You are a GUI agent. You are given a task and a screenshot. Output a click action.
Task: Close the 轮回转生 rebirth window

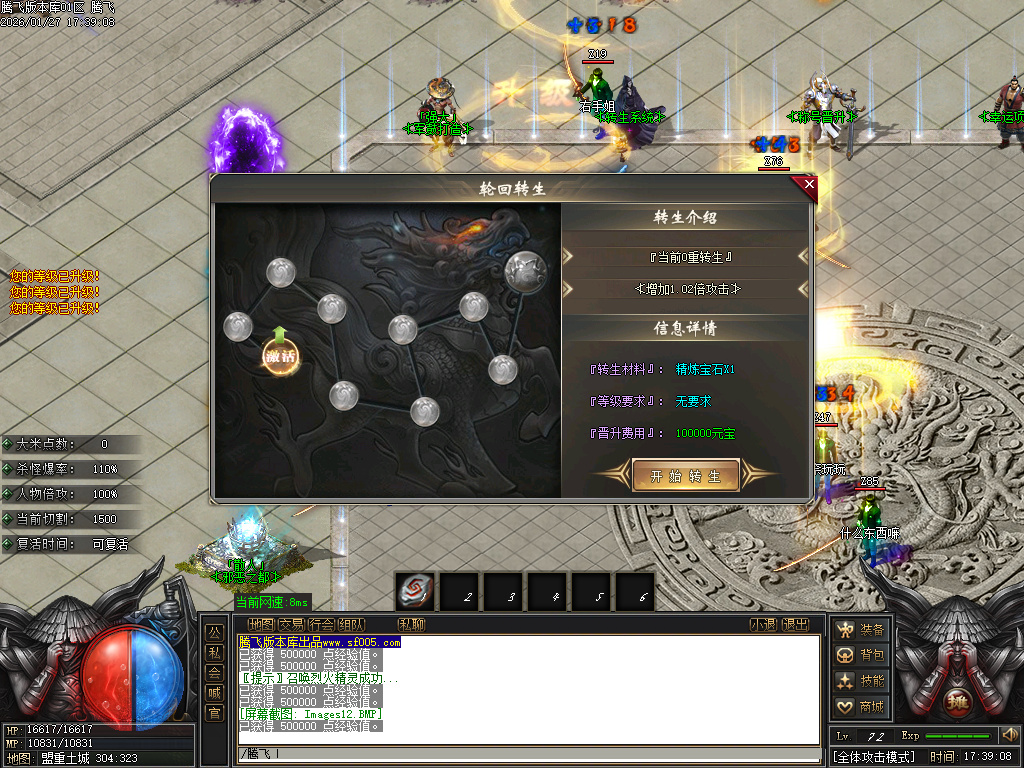(809, 184)
